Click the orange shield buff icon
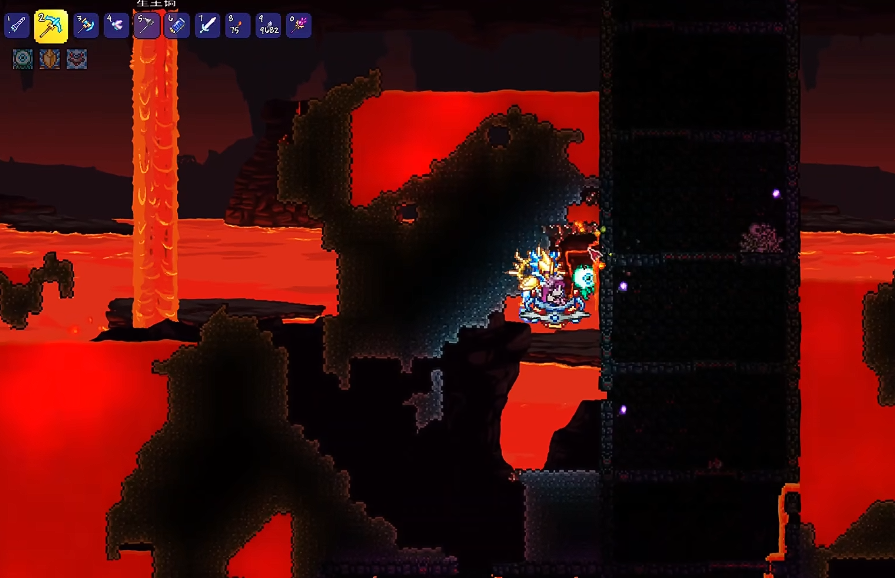The height and width of the screenshot is (578, 895). tap(50, 59)
